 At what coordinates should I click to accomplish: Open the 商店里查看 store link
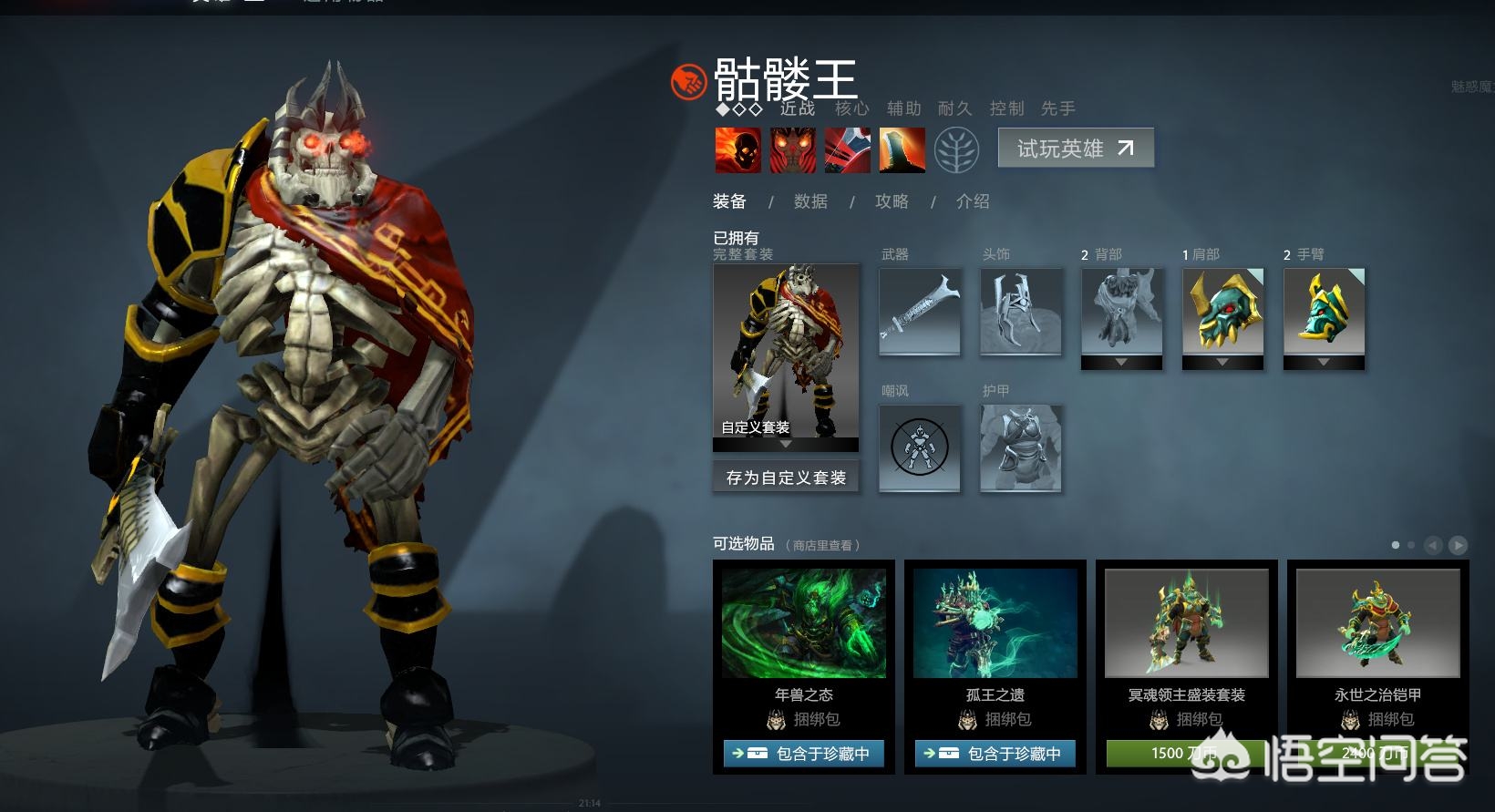pyautogui.click(x=822, y=546)
